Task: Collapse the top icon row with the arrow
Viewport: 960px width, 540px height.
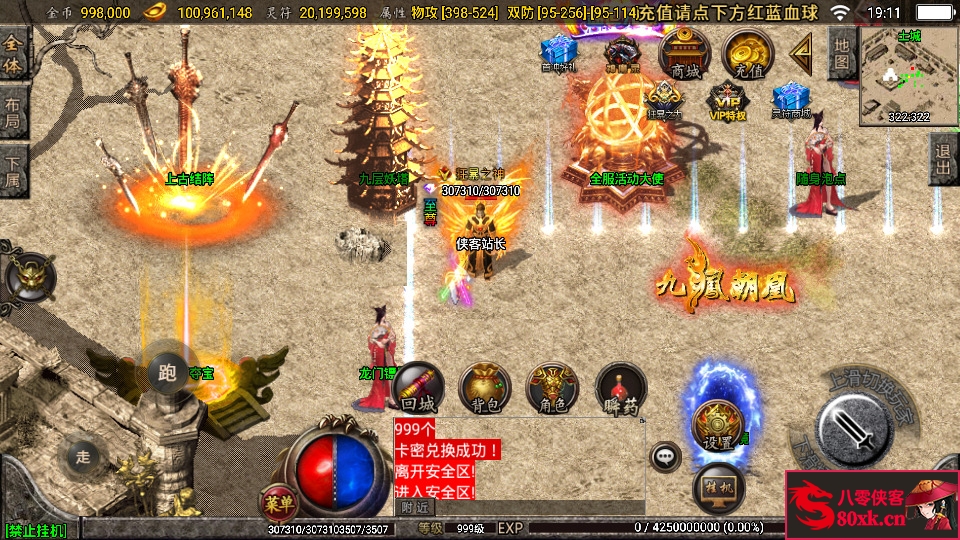Action: (800, 50)
